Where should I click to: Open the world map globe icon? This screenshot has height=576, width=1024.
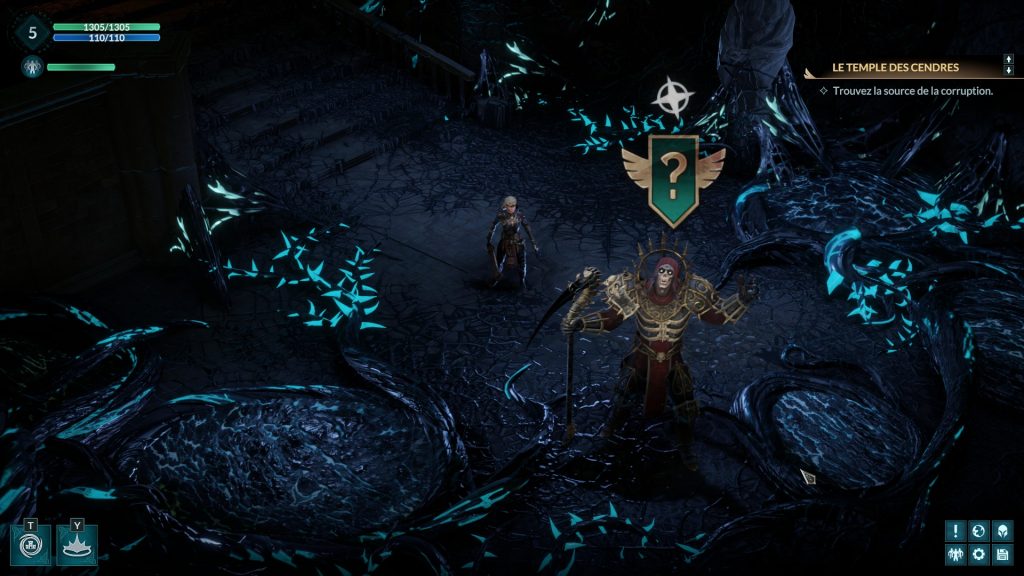tap(979, 531)
